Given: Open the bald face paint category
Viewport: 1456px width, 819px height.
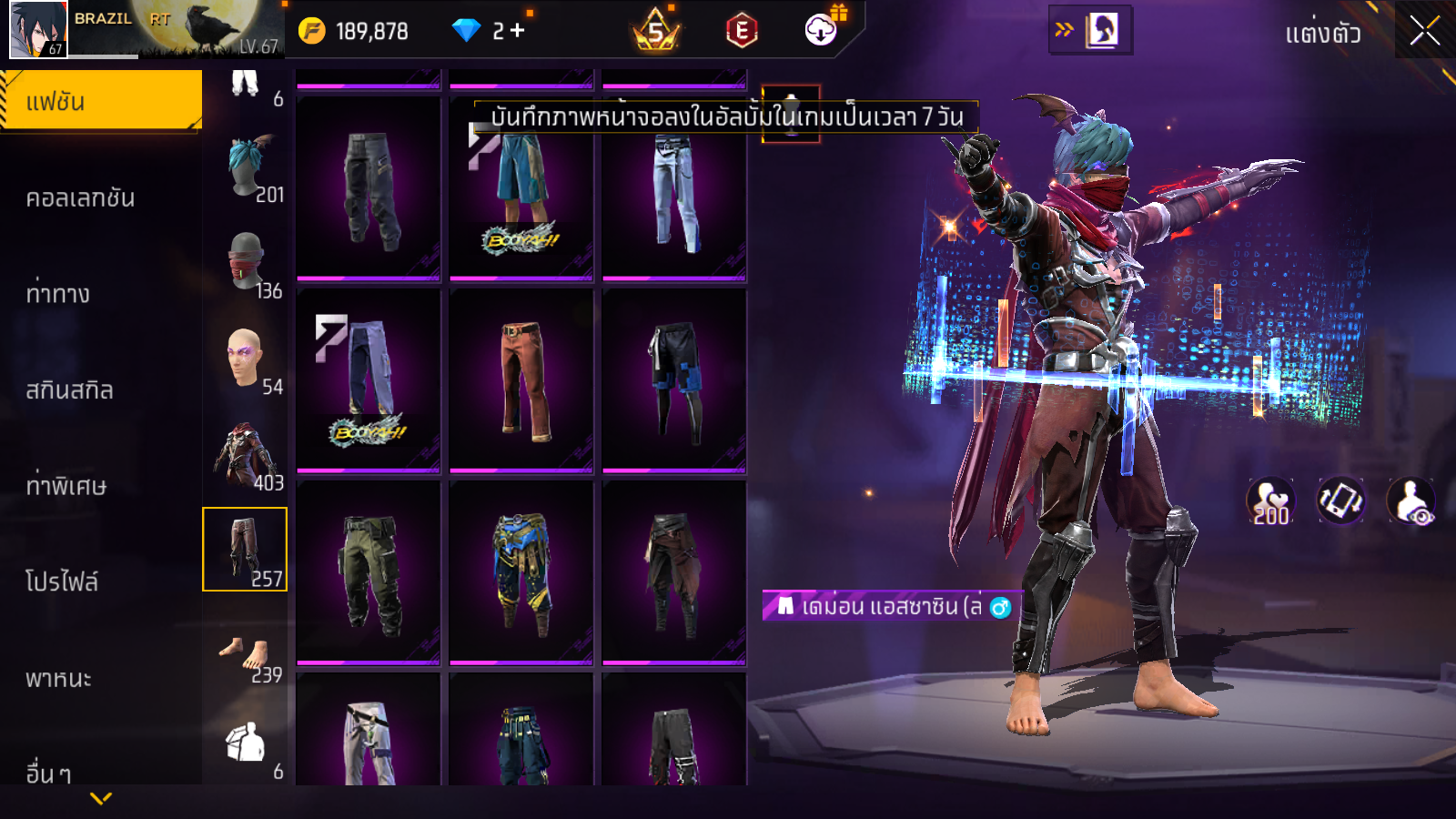Looking at the screenshot, I should click(x=246, y=359).
